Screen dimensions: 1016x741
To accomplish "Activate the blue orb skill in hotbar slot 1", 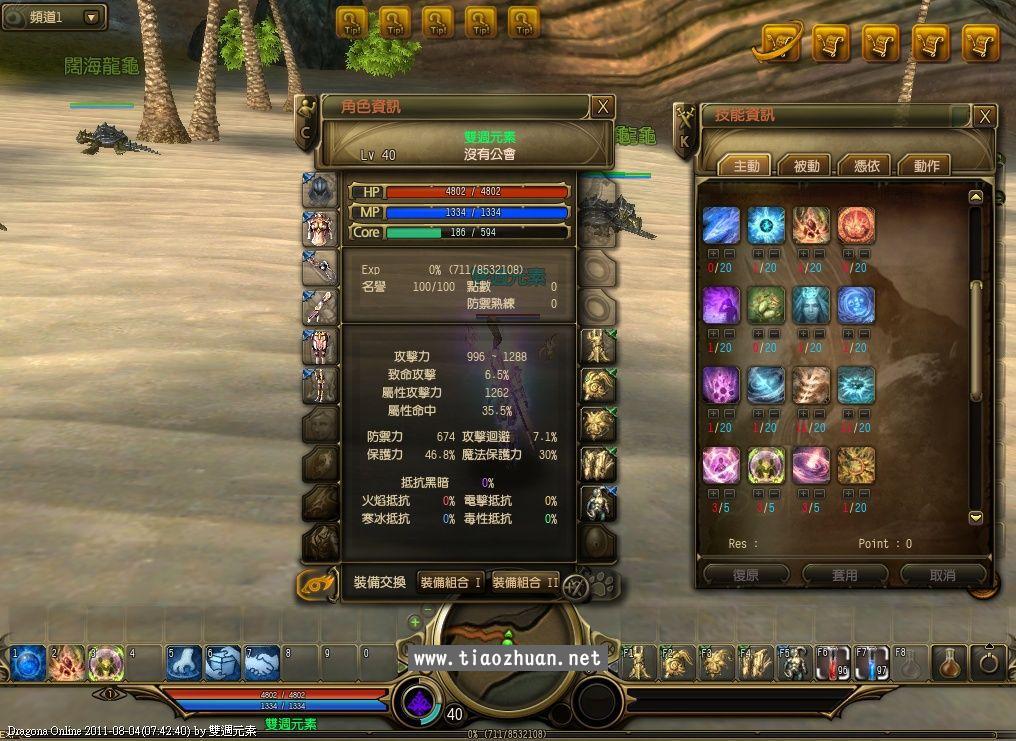I will [28, 662].
